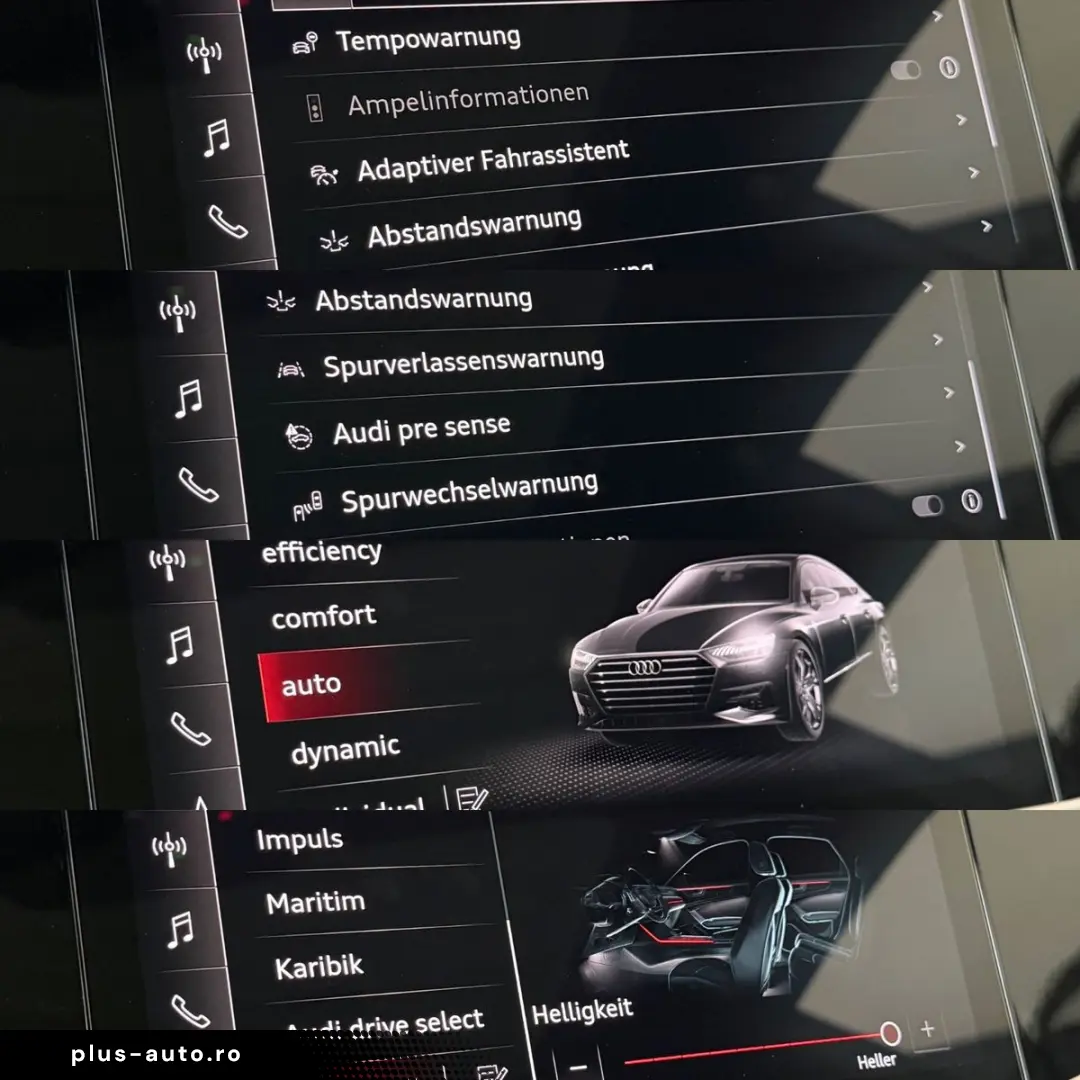Image resolution: width=1080 pixels, height=1080 pixels.
Task: Click the Helligkeit brightness slider handle
Action: (x=889, y=1033)
